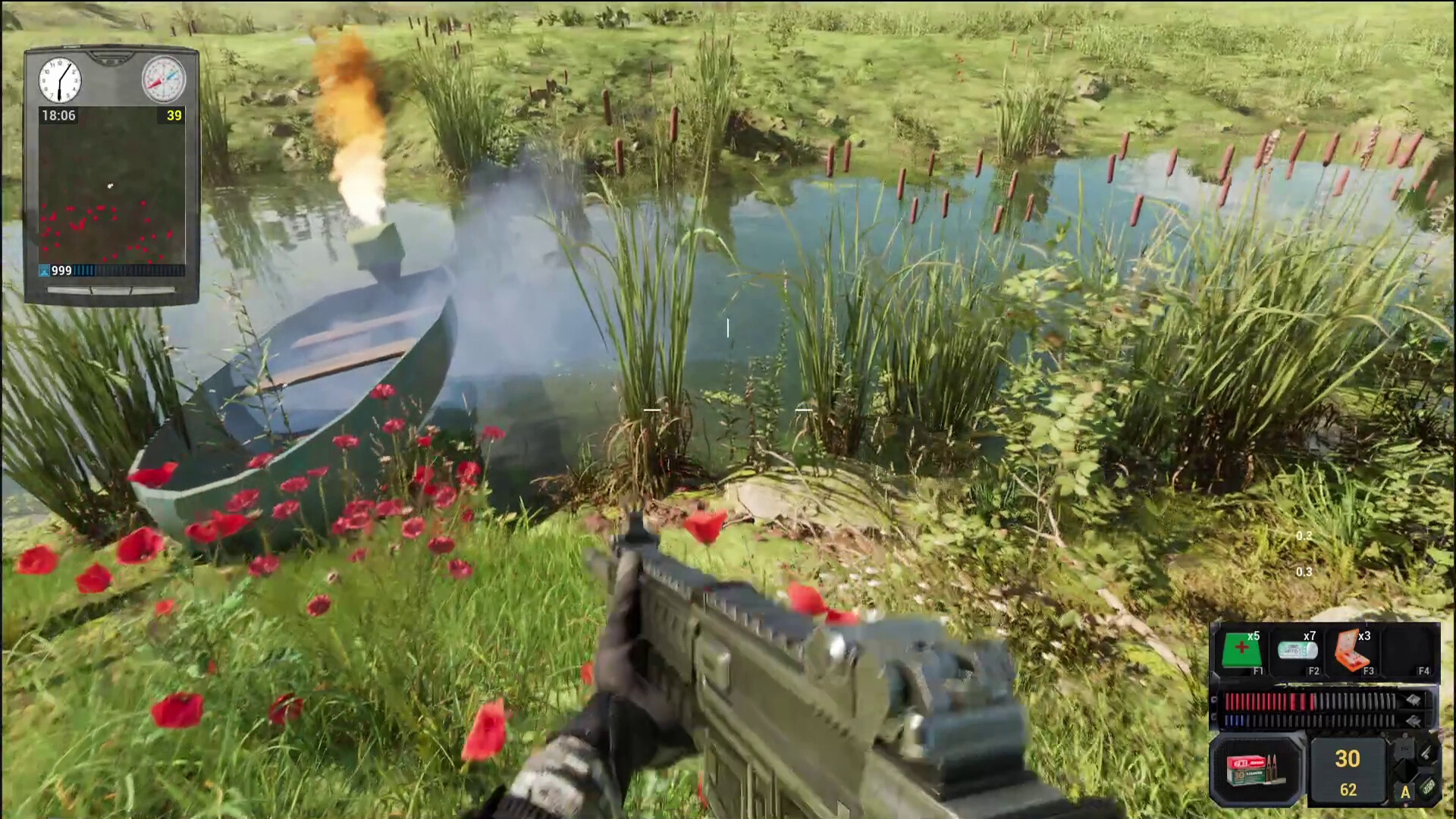Click the upper magazine chevron beside the ammo strip
This screenshot has height=819, width=1456.
1413,701
